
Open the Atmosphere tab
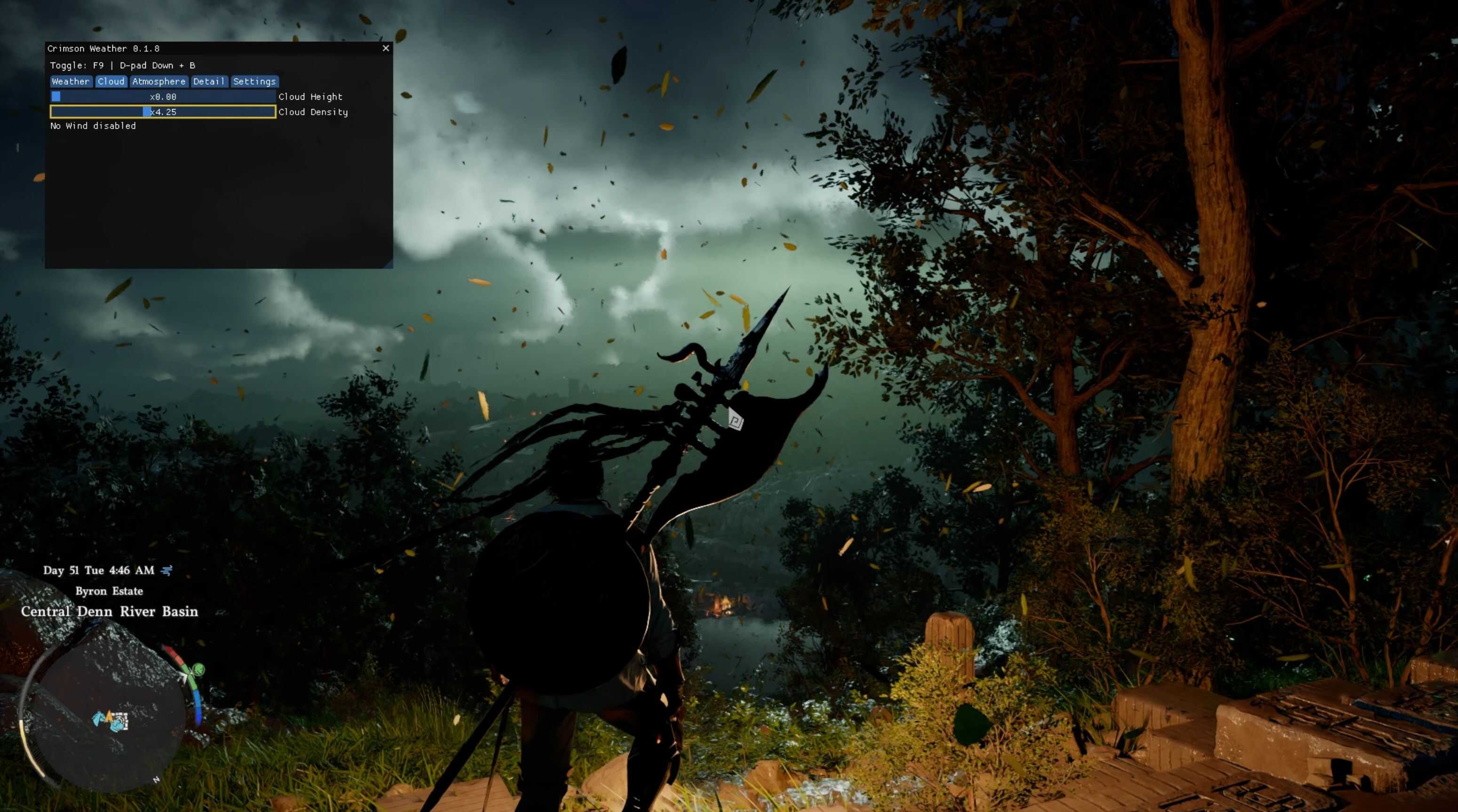point(158,81)
